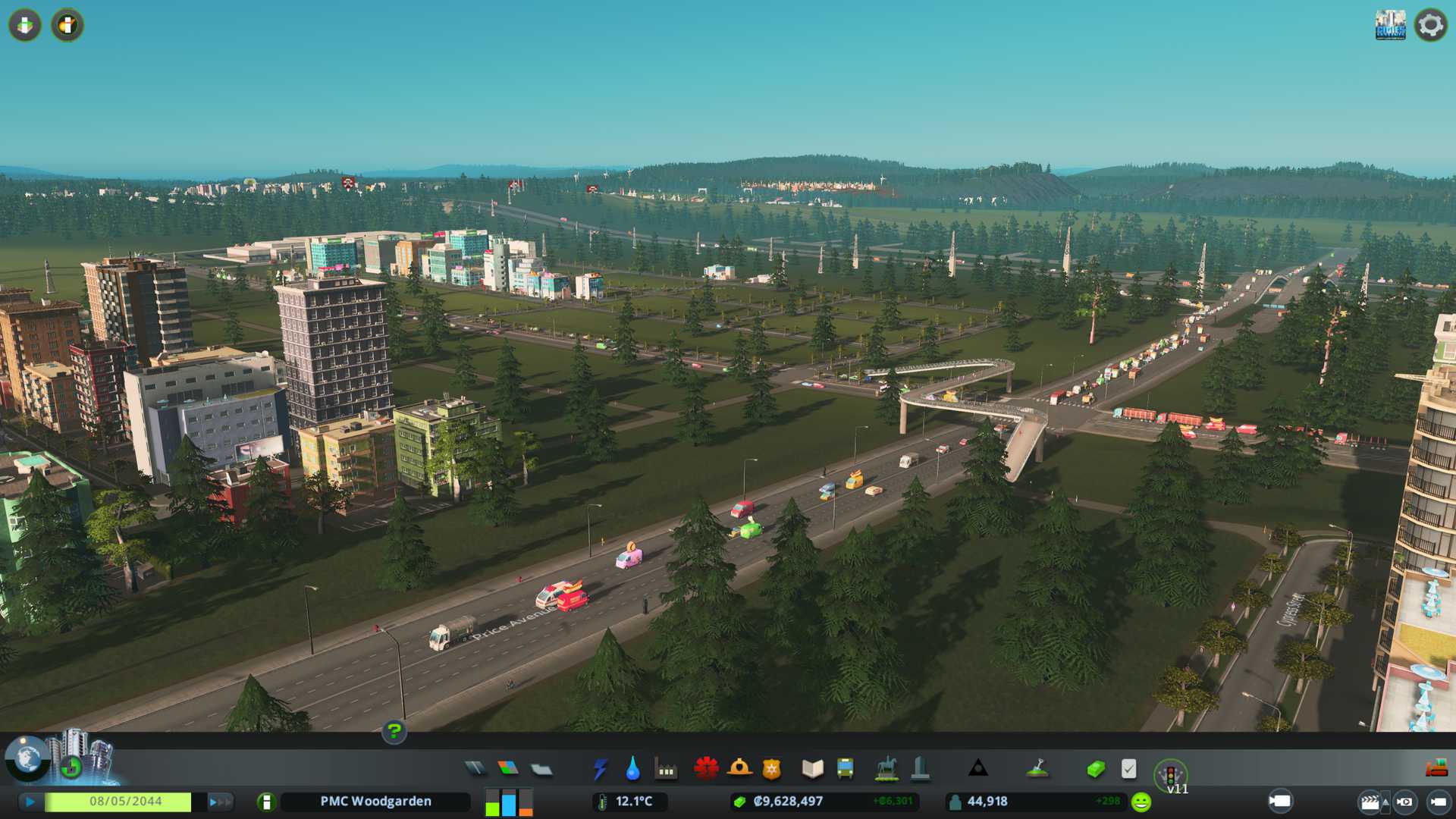The width and height of the screenshot is (1456, 819).
Task: Select the Electricity lightning bolt menu
Action: coord(600,769)
